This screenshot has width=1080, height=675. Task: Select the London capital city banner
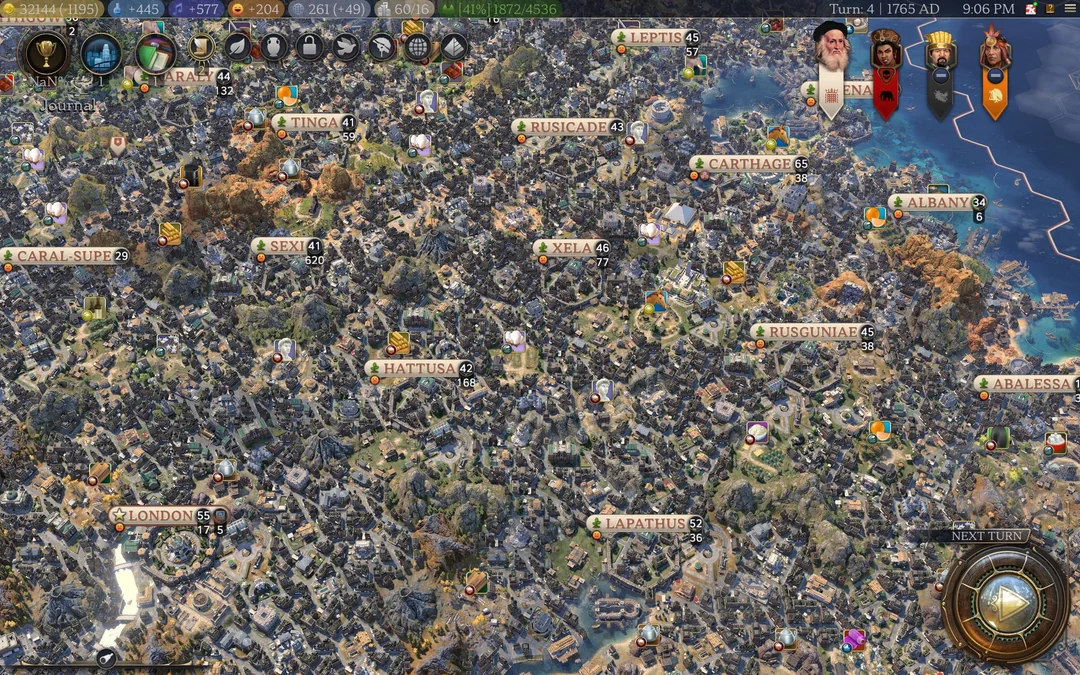pos(160,516)
